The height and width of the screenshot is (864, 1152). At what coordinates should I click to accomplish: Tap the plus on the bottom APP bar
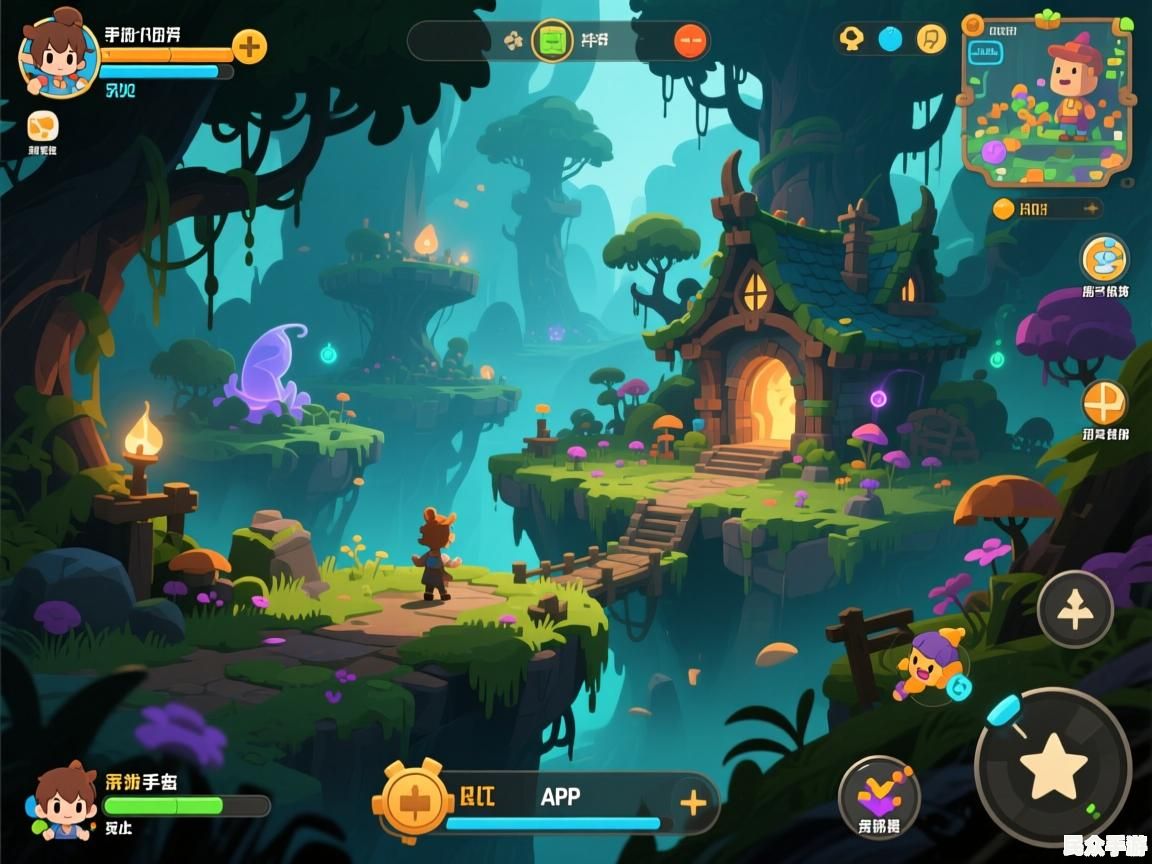(692, 802)
